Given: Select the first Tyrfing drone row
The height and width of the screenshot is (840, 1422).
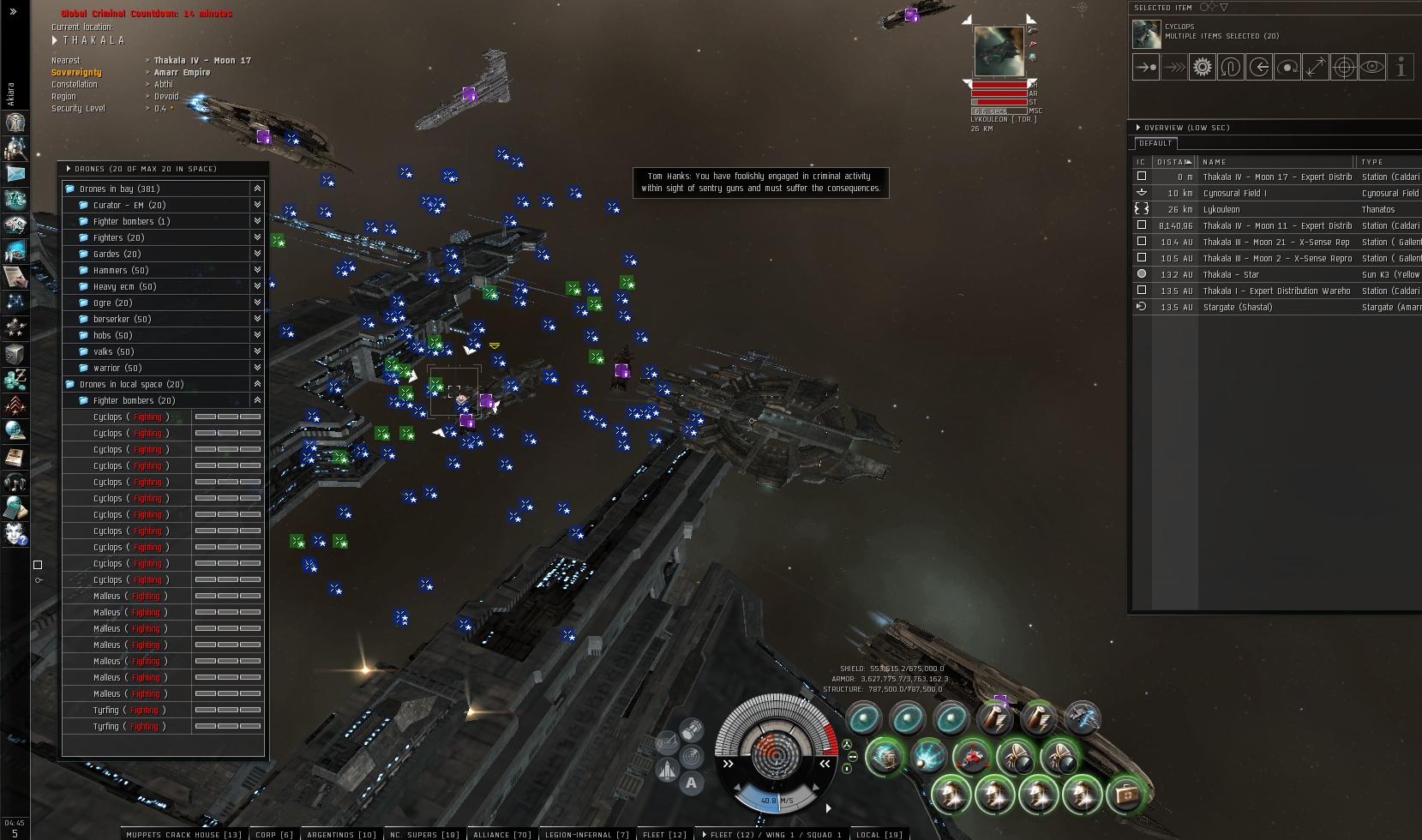Looking at the screenshot, I should click(x=106, y=710).
